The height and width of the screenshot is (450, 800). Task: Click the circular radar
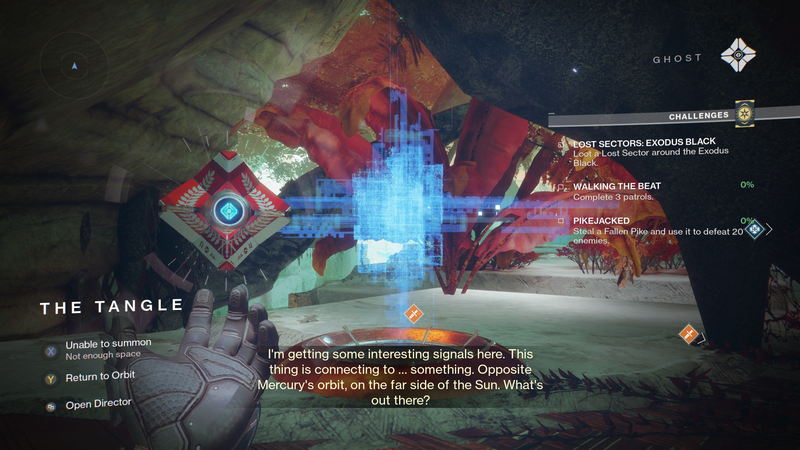click(74, 66)
